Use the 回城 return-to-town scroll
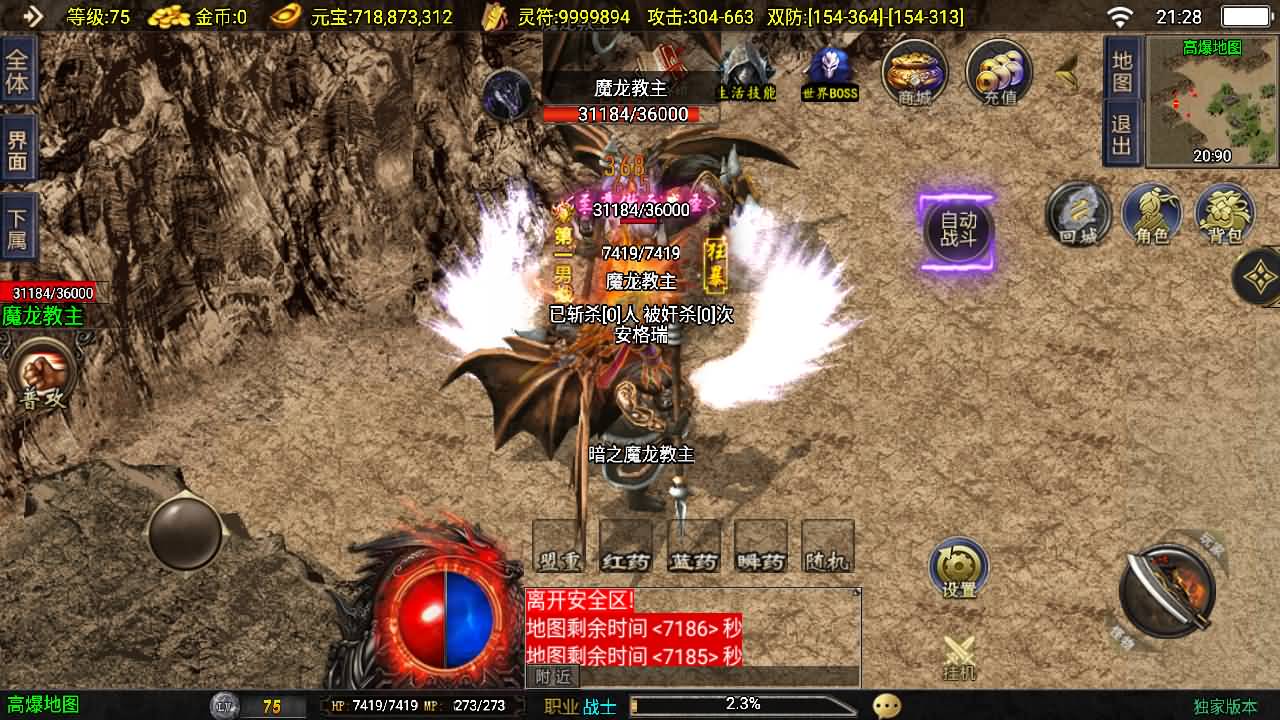Screen dimensions: 1280x720 click(1078, 213)
